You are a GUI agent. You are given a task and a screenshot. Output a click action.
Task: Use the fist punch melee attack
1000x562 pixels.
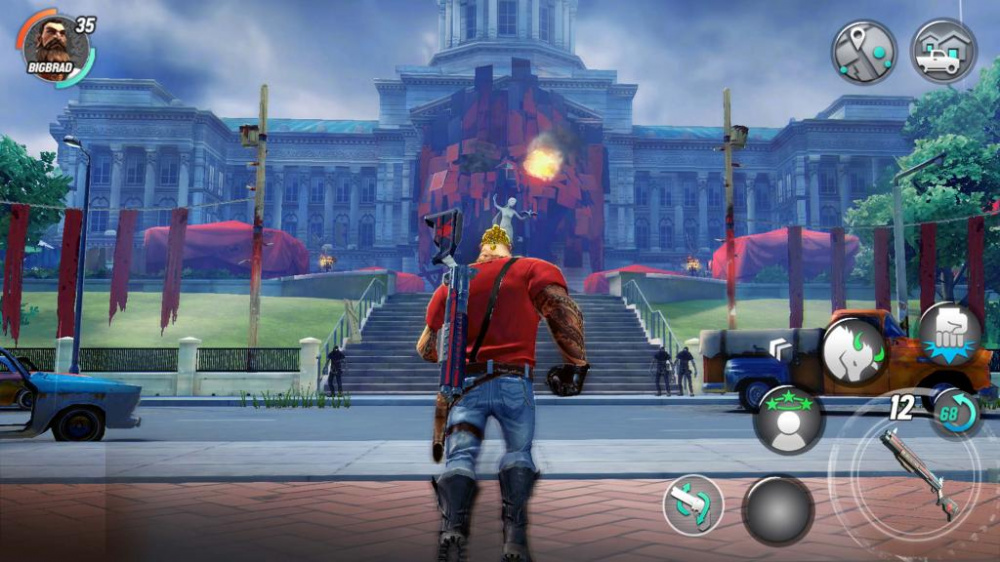pyautogui.click(x=949, y=334)
